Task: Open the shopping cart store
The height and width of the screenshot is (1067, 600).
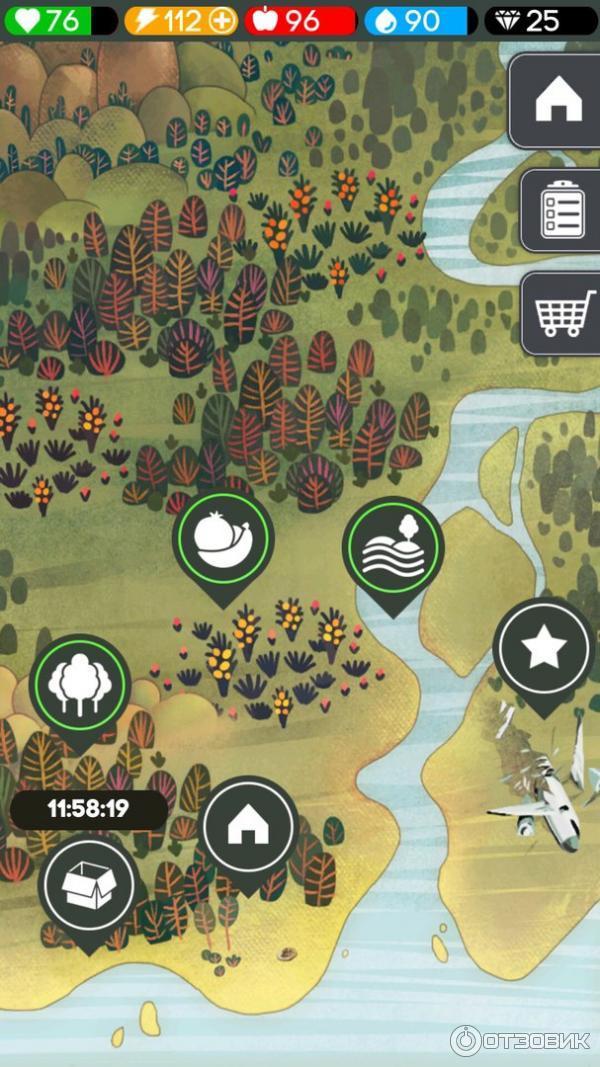Action: coord(563,312)
